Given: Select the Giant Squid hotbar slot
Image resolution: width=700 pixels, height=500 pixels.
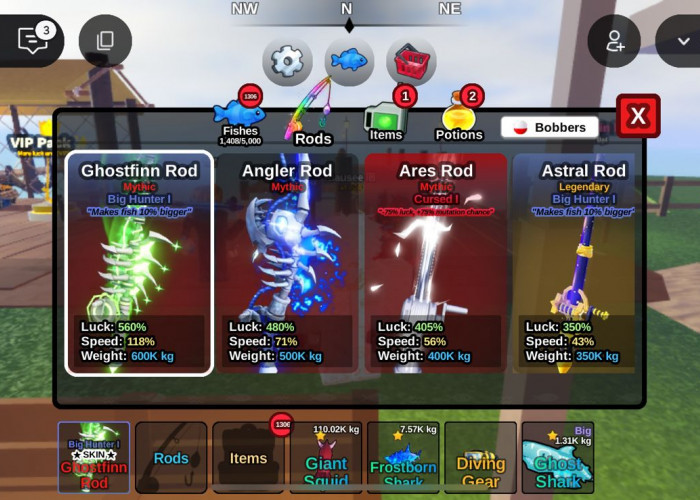Looking at the screenshot, I should click(325, 458).
